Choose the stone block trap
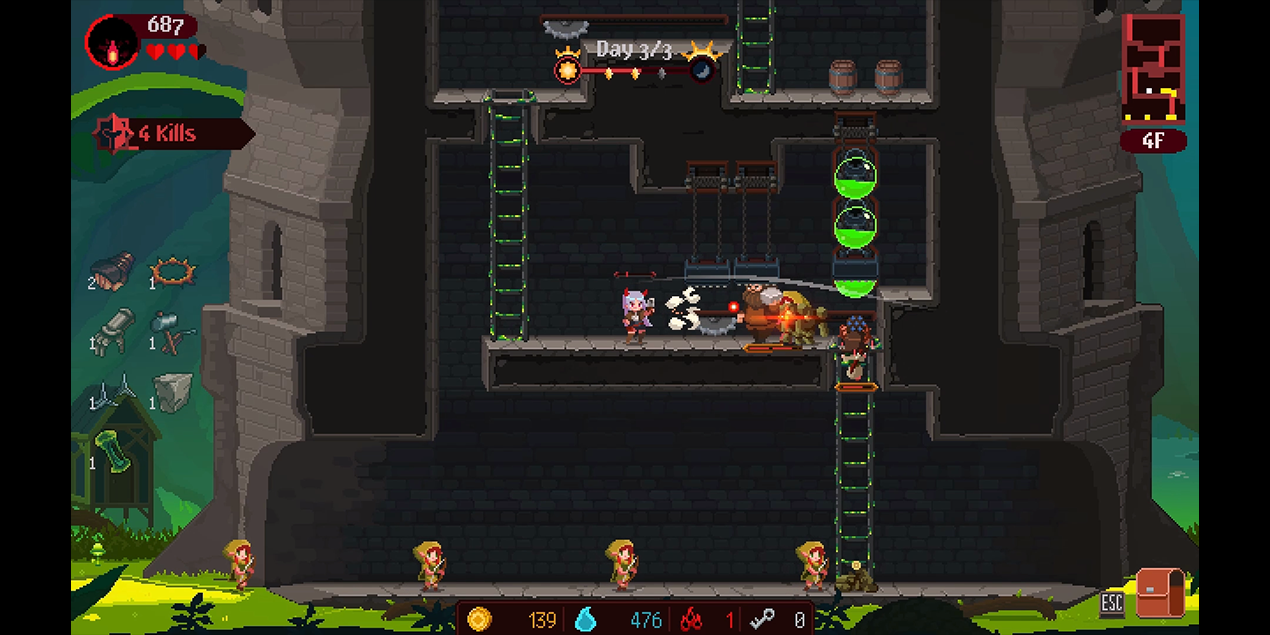Viewport: 1270px width, 635px height. point(172,391)
